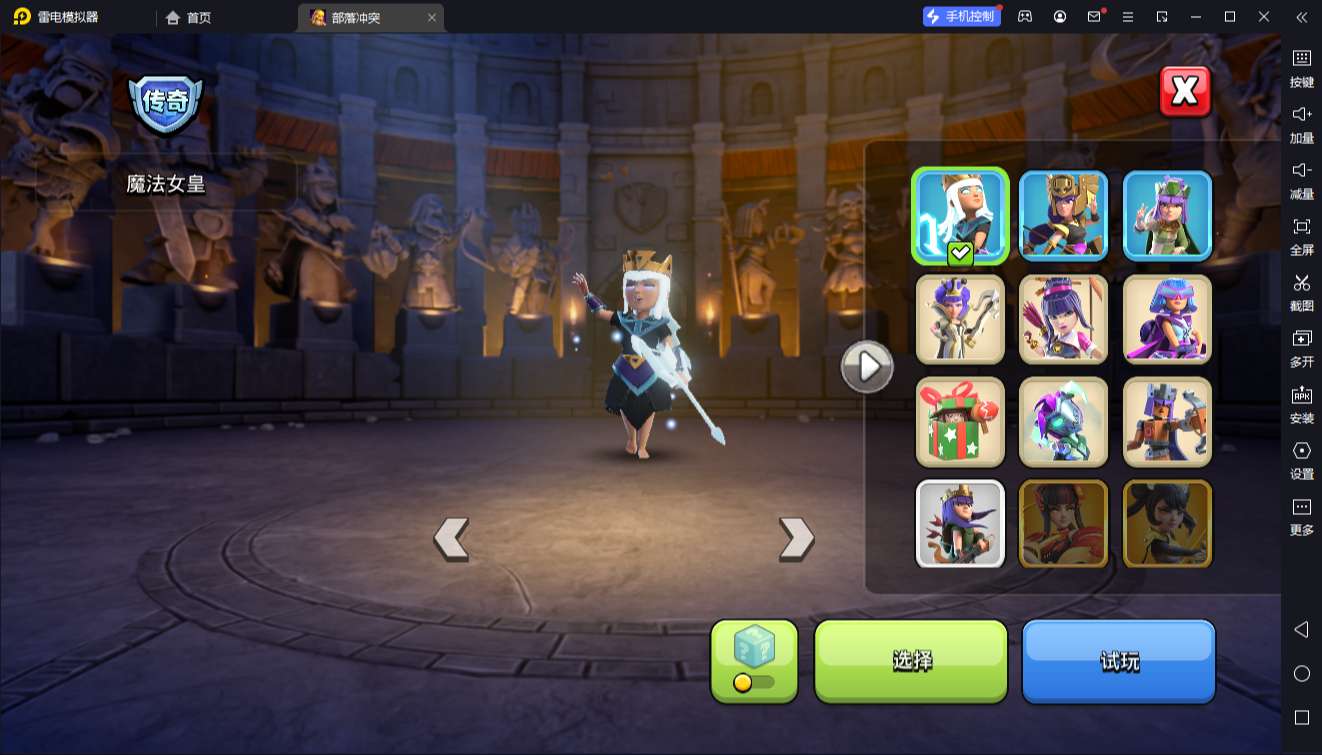Collapse the skin panel with round arrow

point(867,367)
